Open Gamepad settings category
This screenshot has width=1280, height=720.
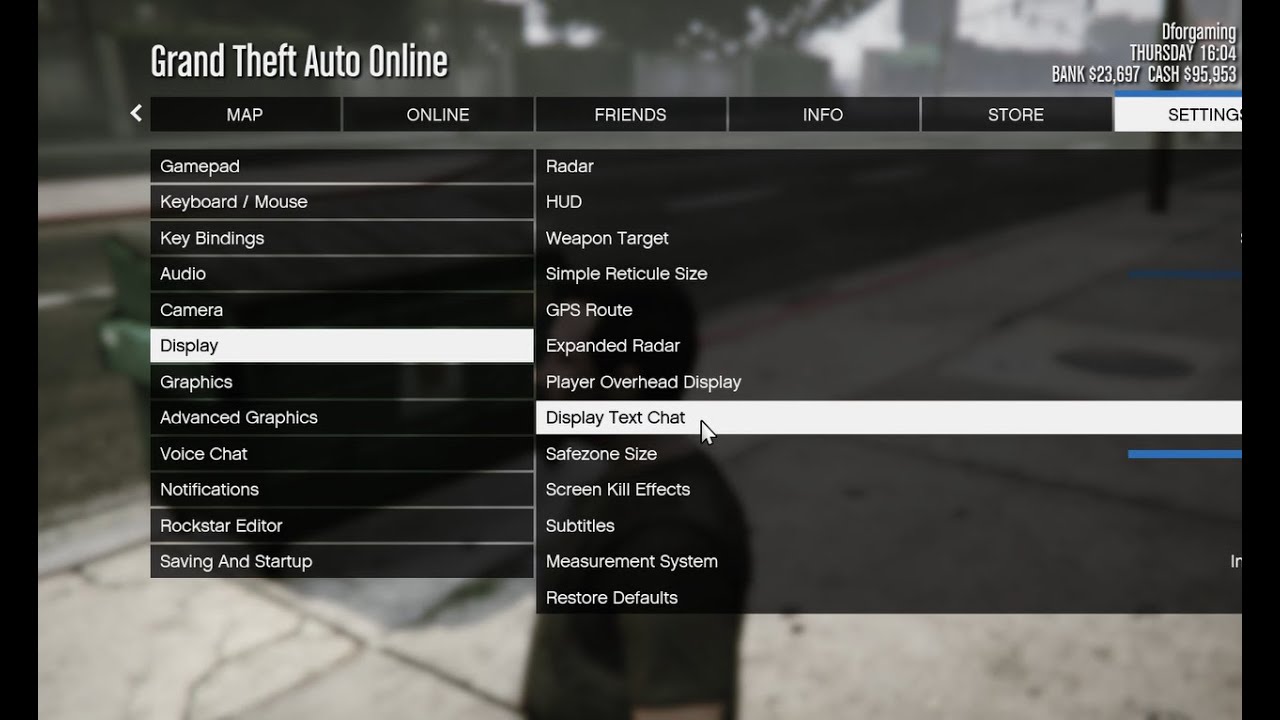pyautogui.click(x=341, y=166)
